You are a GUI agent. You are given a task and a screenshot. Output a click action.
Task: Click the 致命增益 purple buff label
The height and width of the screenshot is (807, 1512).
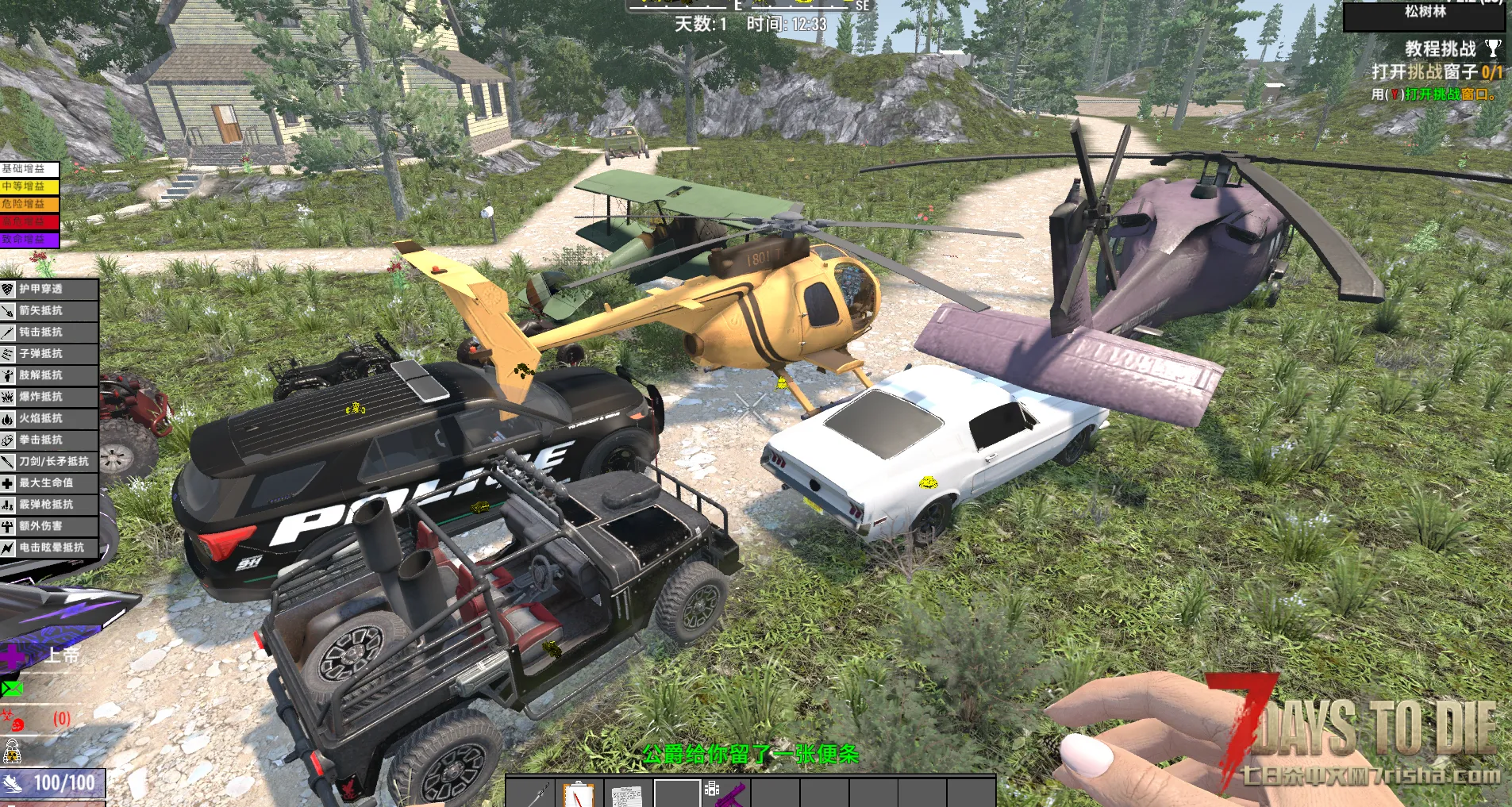click(x=29, y=239)
